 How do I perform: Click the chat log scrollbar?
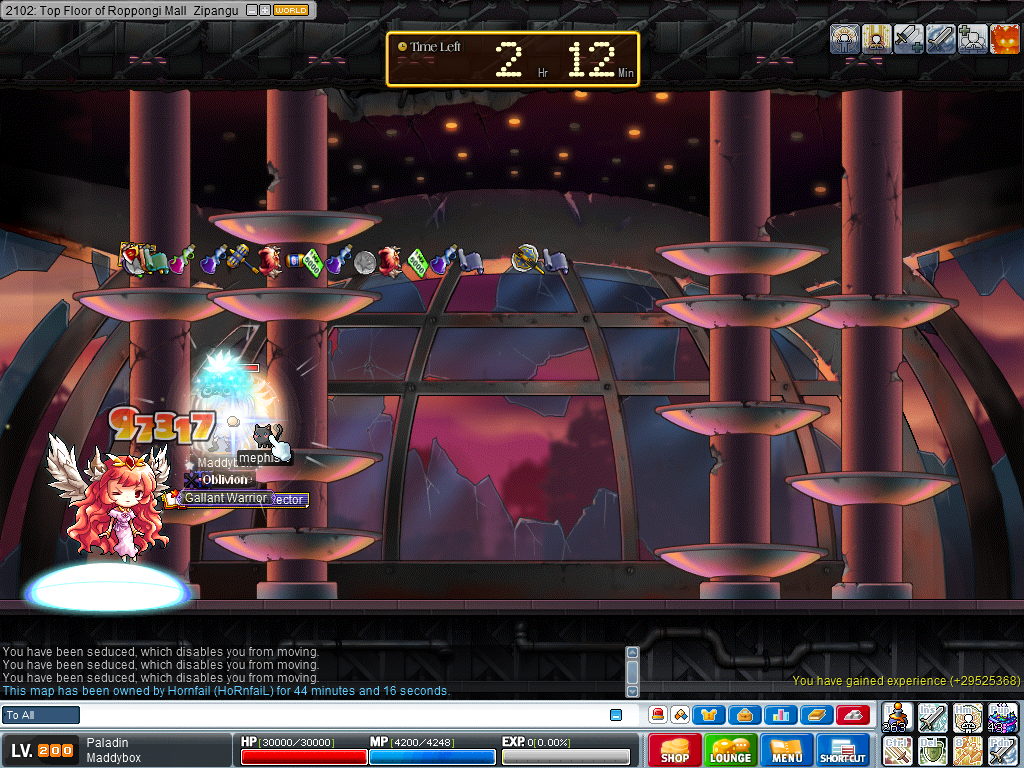pyautogui.click(x=632, y=671)
